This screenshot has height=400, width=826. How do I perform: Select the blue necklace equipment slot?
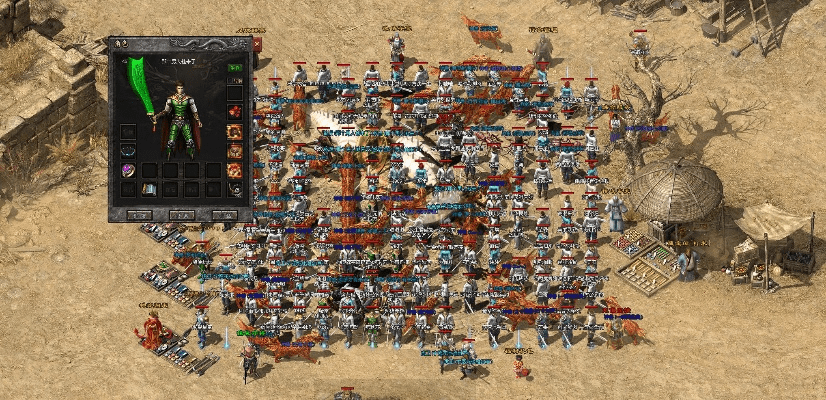pos(128,150)
